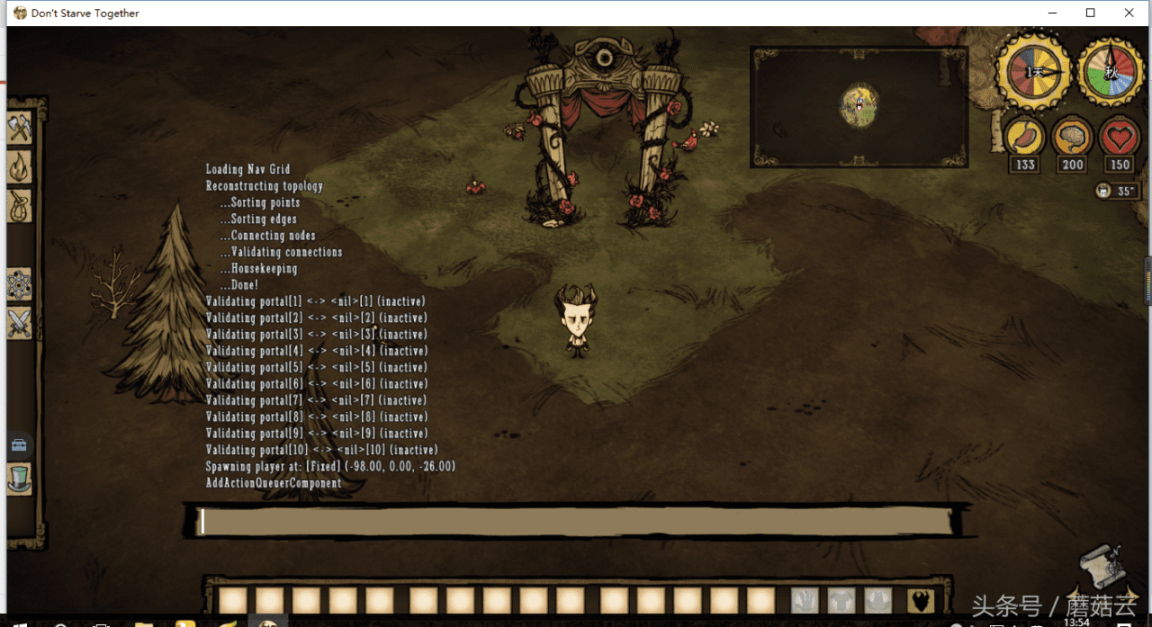Close the Don't Starve Together window
Screen dimensions: 1152x627
point(1129,13)
